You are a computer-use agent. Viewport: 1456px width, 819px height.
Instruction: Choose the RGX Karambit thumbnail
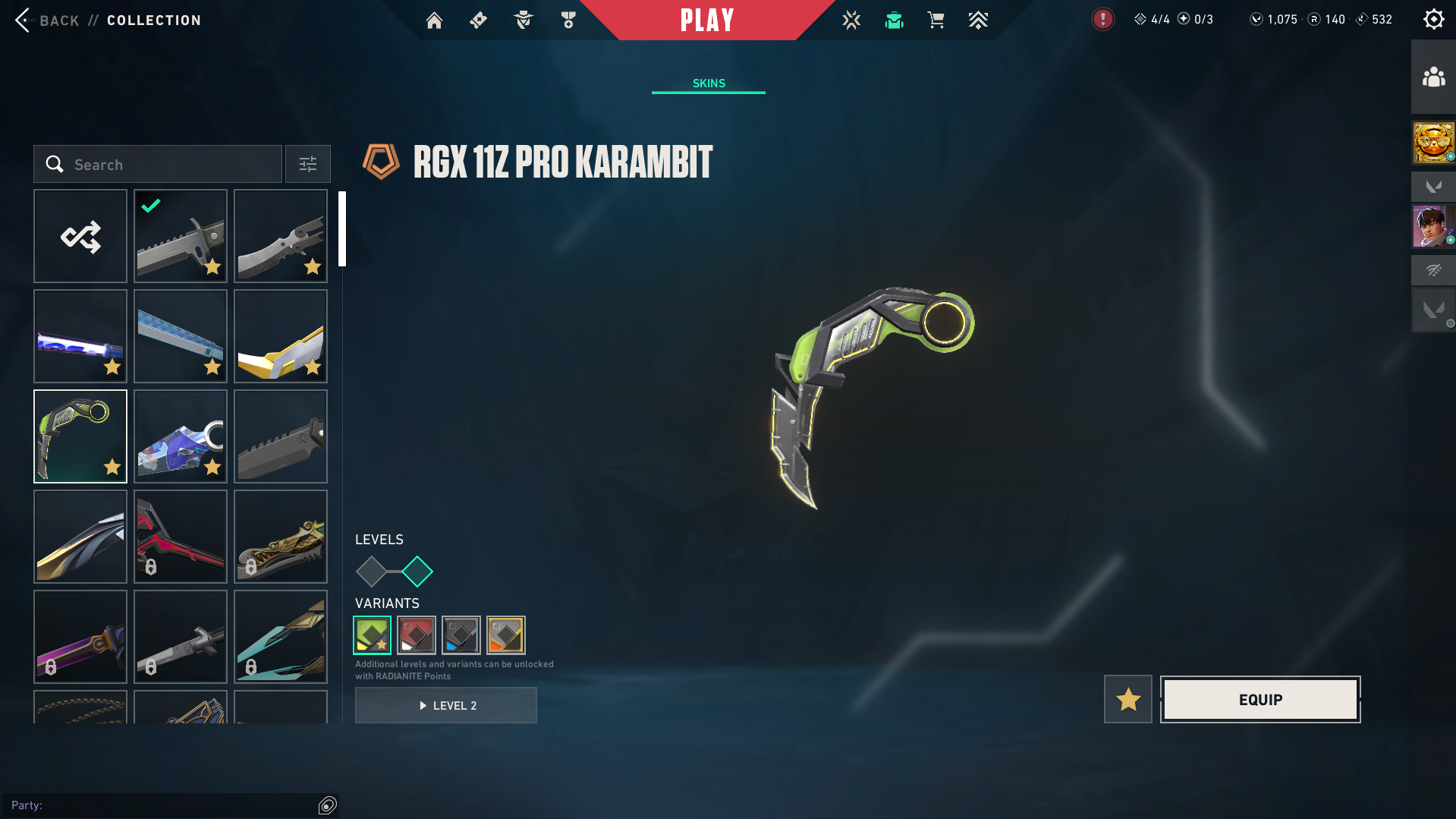coord(80,436)
